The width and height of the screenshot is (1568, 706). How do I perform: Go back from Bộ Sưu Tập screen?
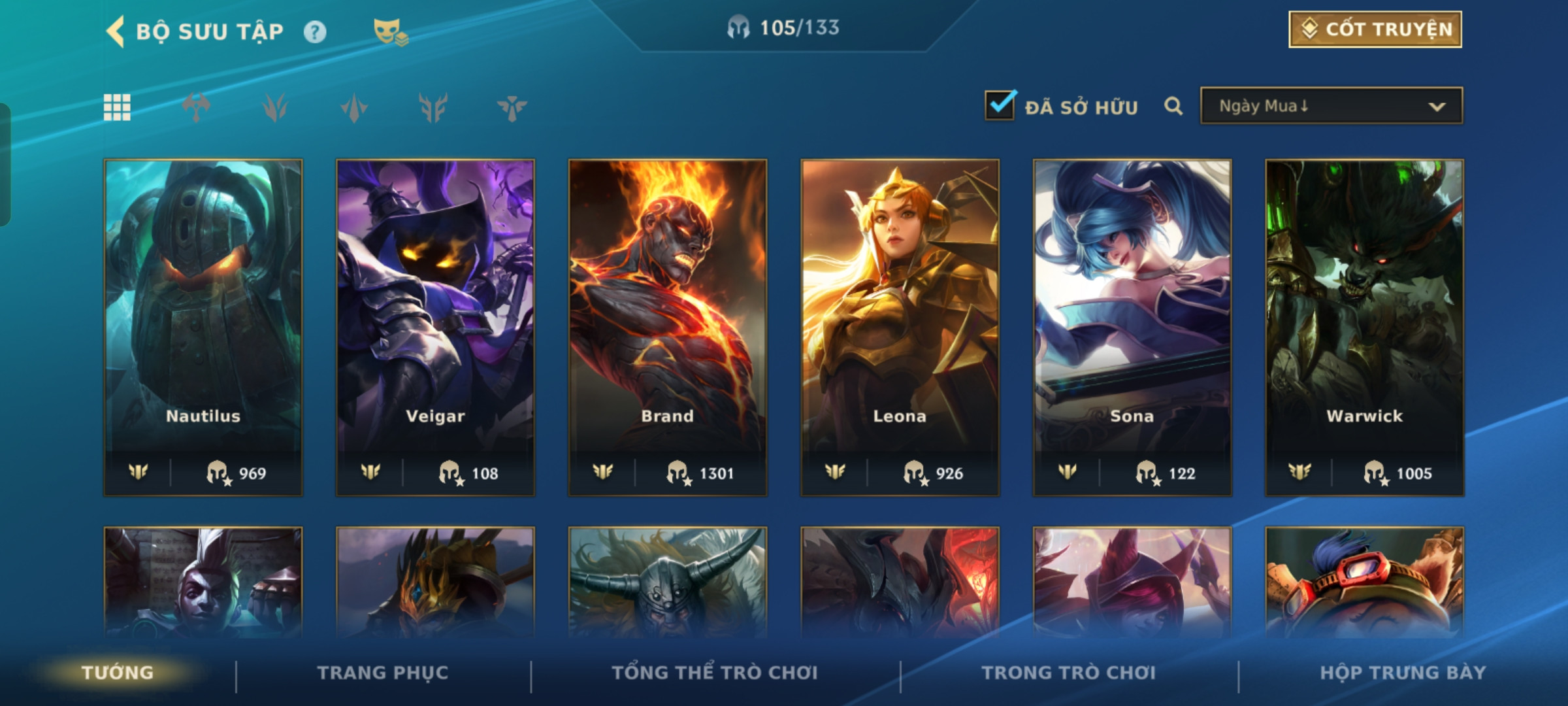(116, 31)
